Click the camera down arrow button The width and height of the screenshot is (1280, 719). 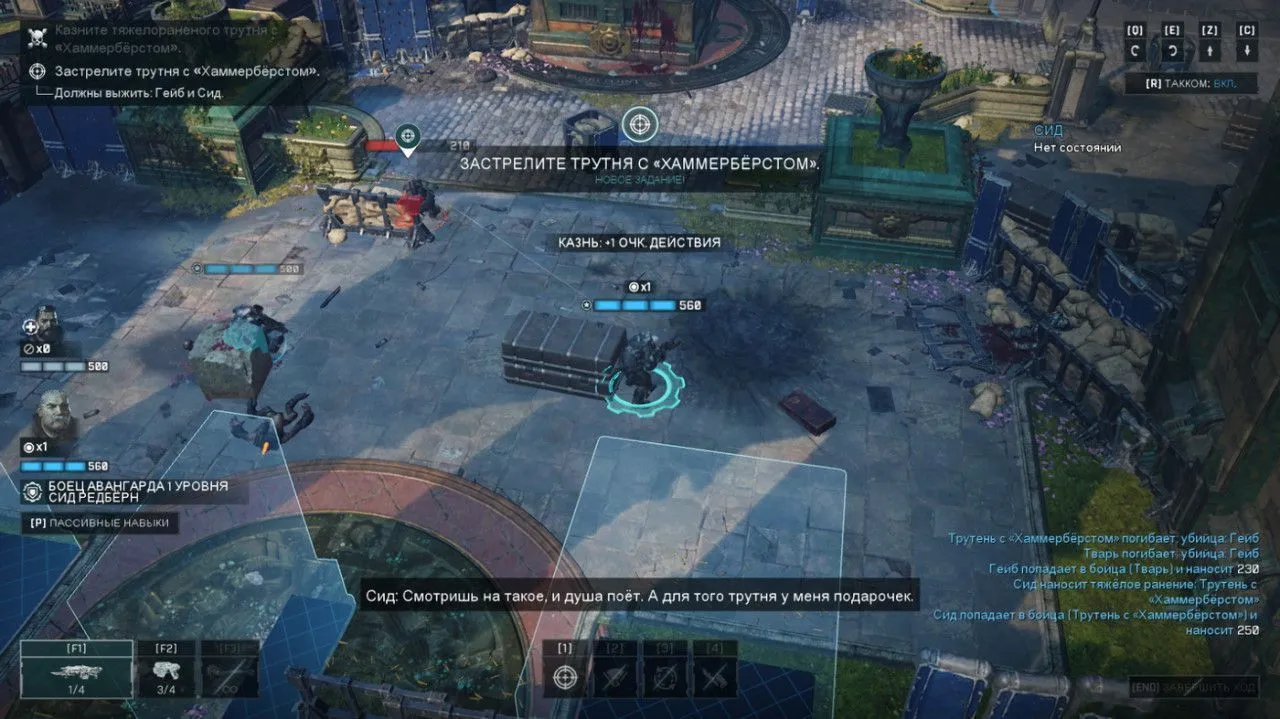click(1247, 52)
